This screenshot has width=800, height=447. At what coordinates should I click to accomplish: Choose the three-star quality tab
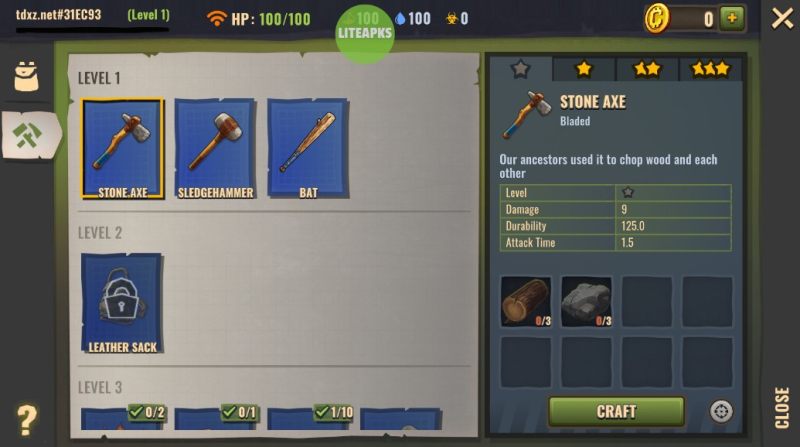tap(710, 69)
